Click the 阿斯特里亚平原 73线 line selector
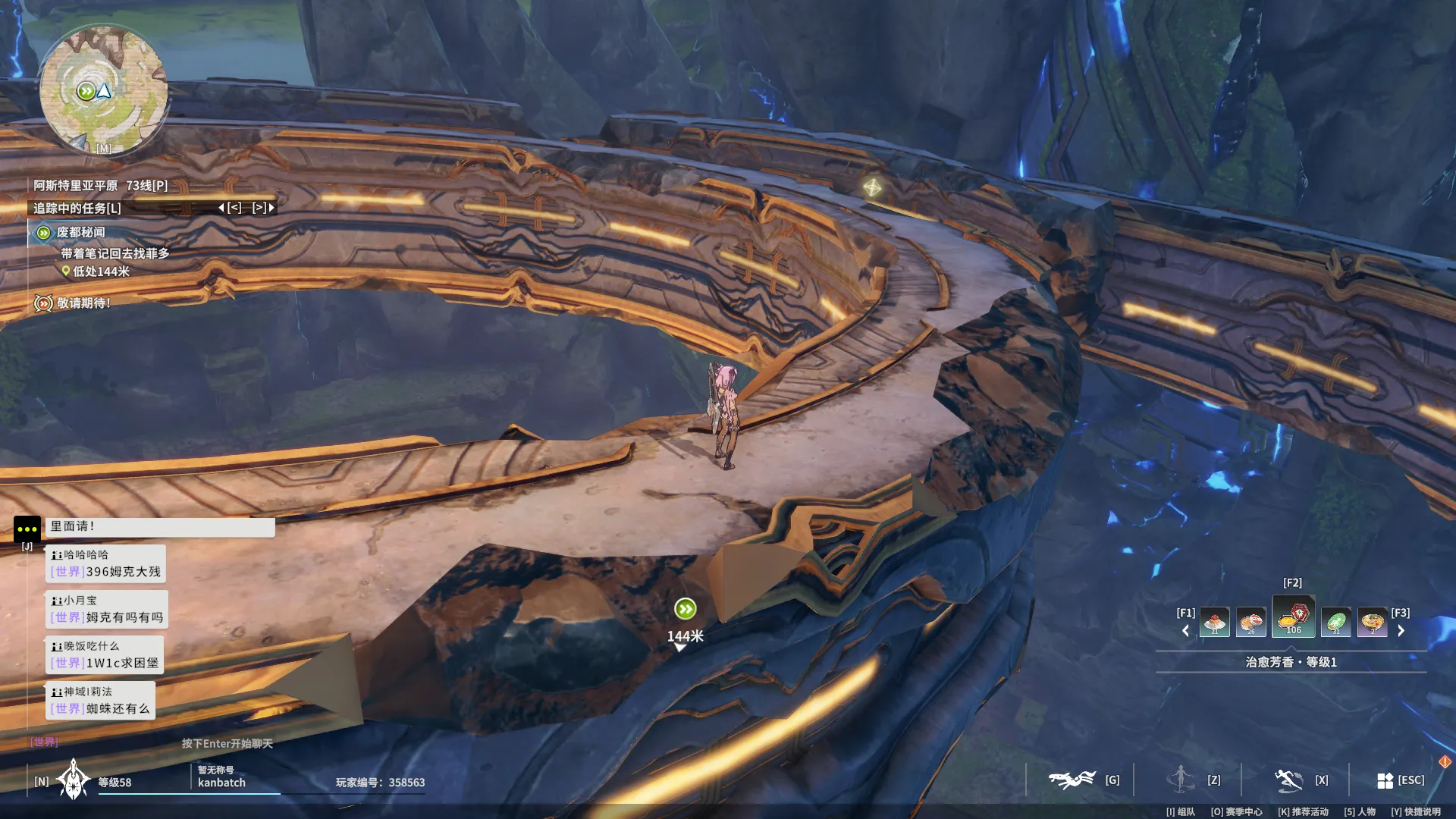1456x819 pixels. click(x=100, y=185)
